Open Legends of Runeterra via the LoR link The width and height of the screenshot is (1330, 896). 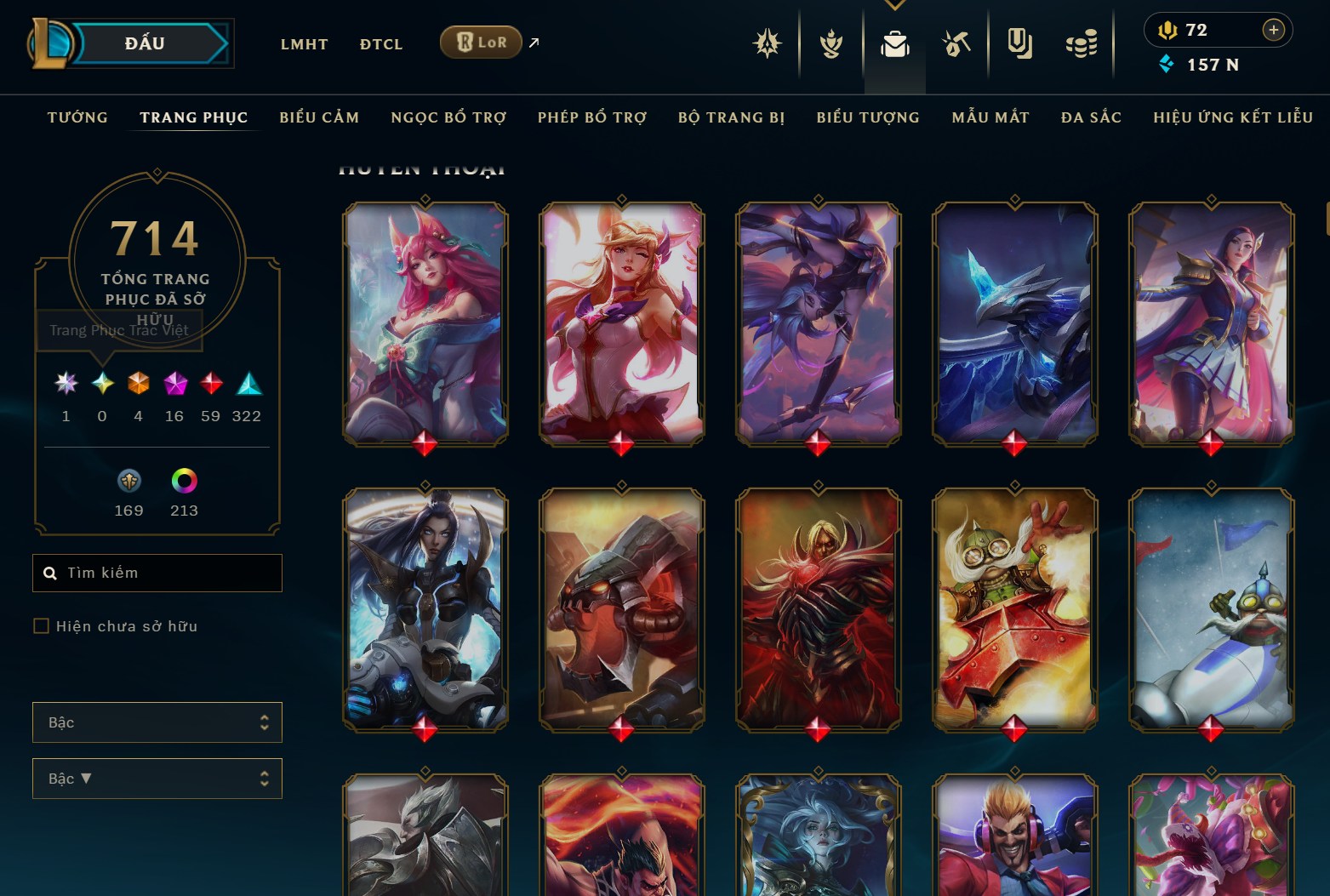[x=481, y=41]
